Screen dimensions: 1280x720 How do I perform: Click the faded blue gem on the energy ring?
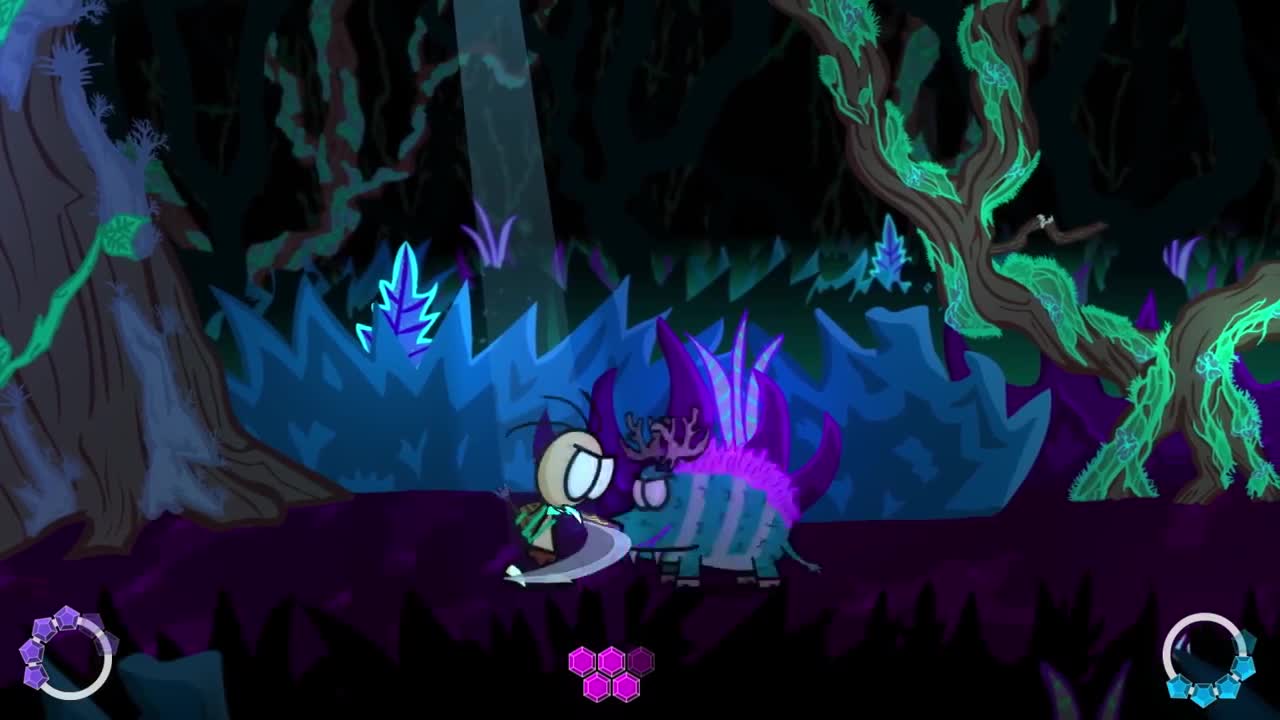[x=1248, y=638]
